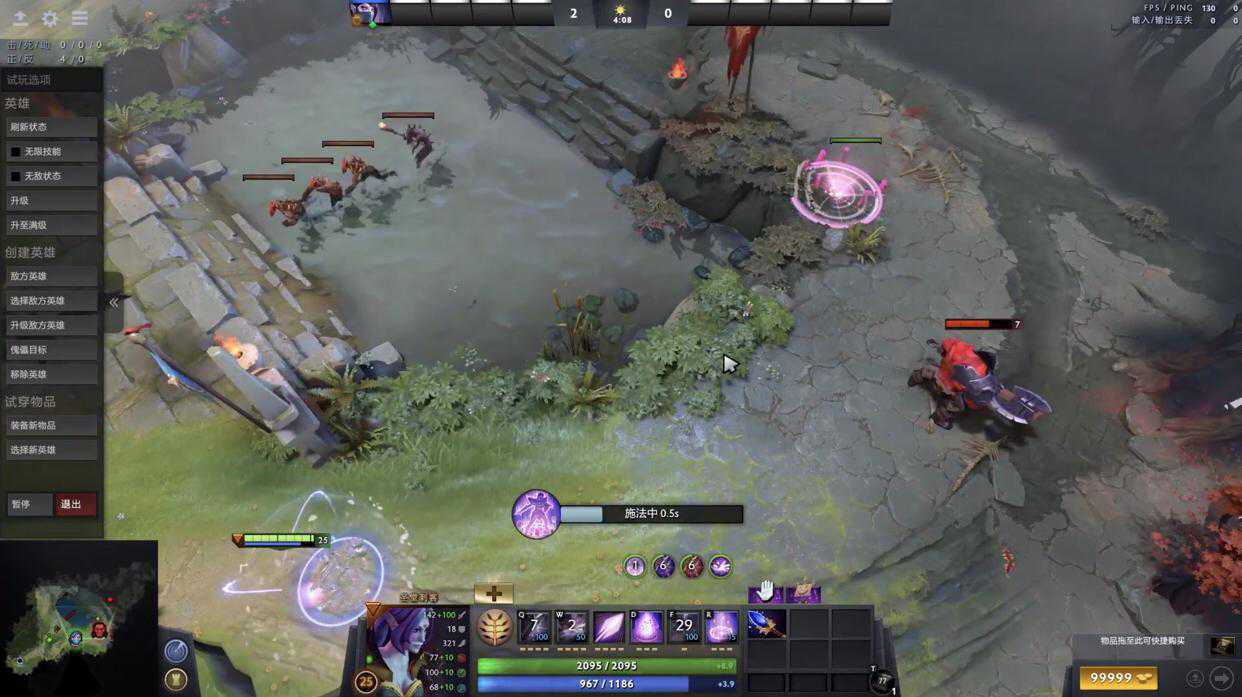Screen dimensions: 1242x697
Task: Choose 选择新英雄 to pick new hero
Action: pos(51,450)
